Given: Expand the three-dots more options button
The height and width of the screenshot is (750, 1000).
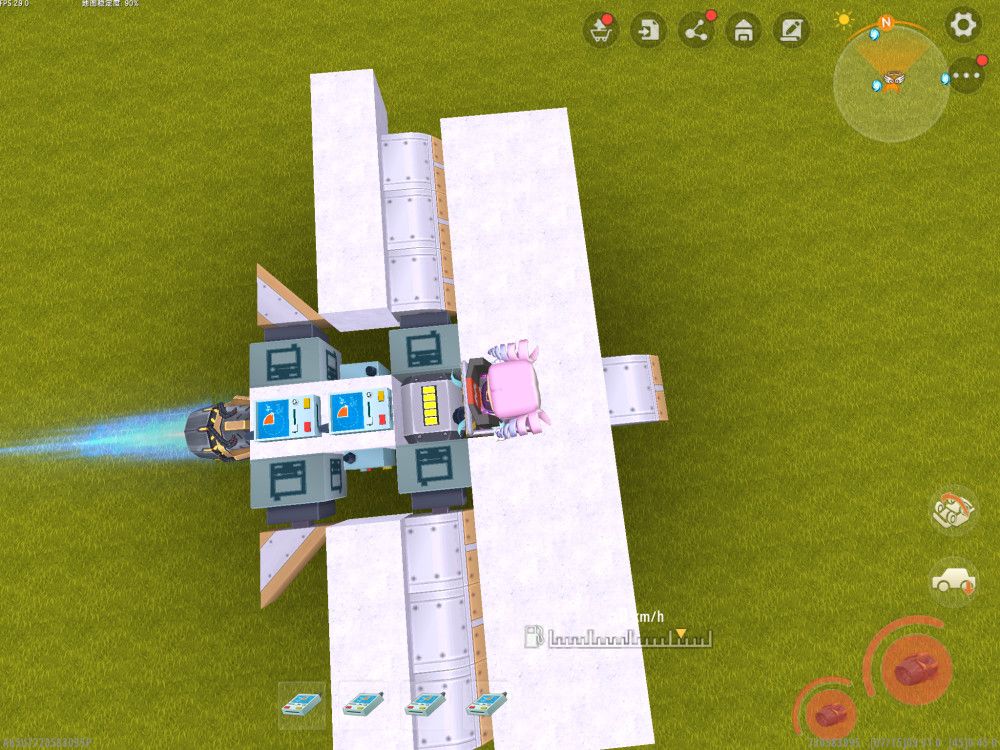Looking at the screenshot, I should coord(966,75).
